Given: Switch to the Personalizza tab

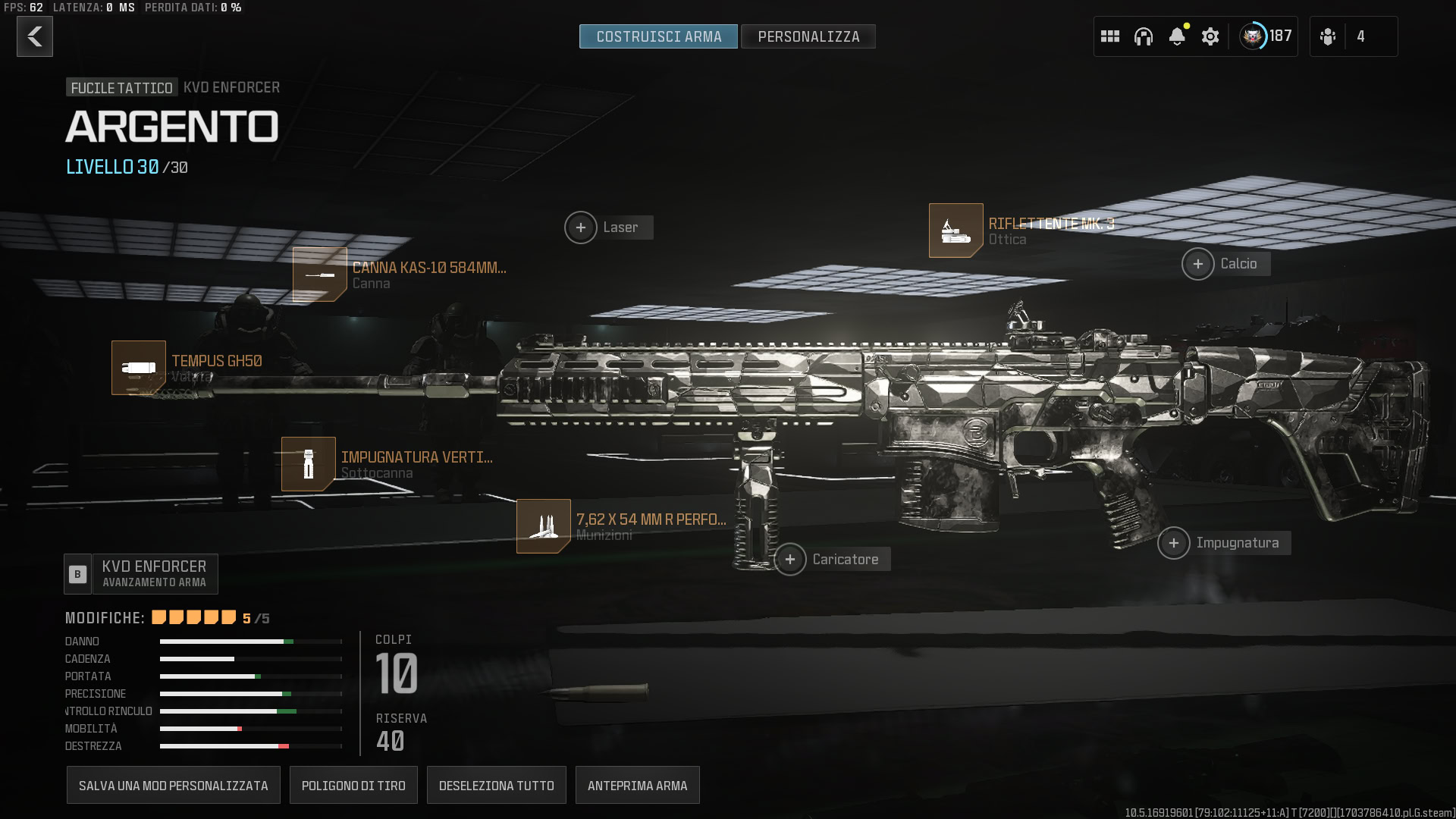Looking at the screenshot, I should (808, 36).
